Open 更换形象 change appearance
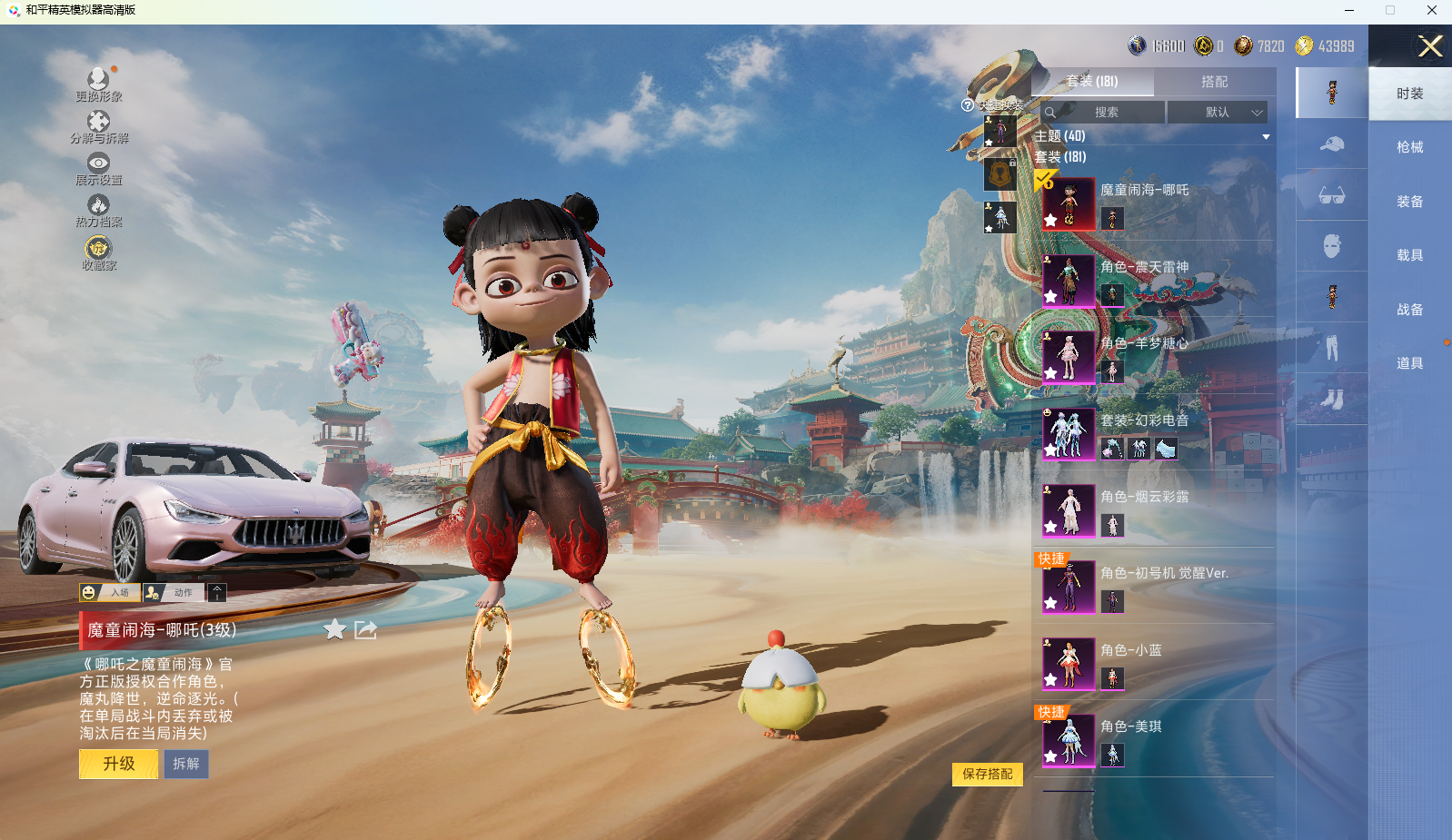The image size is (1452, 840). click(98, 84)
